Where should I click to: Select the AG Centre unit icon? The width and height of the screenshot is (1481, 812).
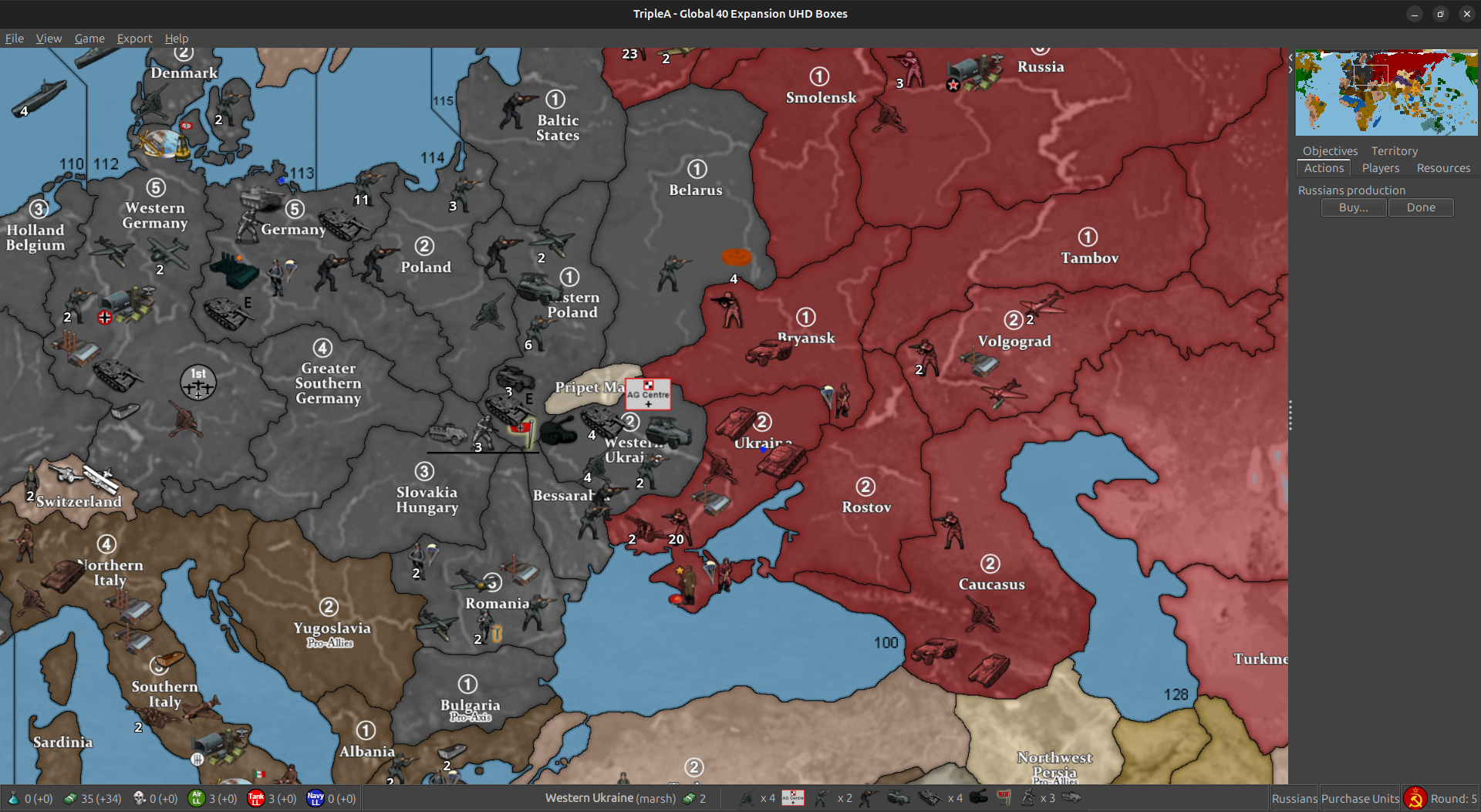(793, 798)
